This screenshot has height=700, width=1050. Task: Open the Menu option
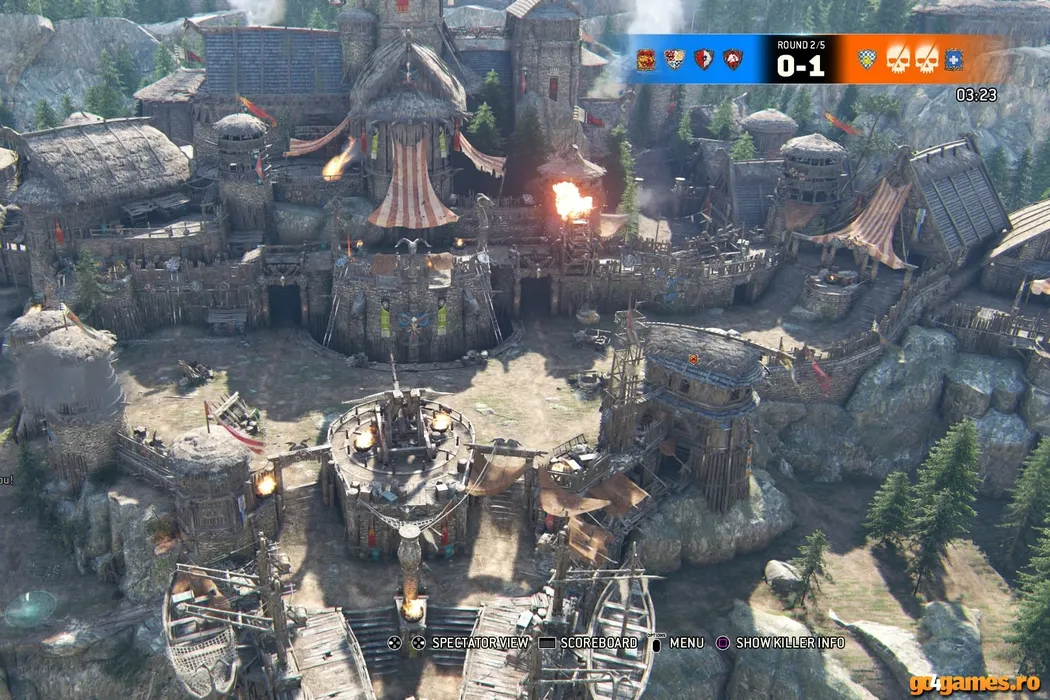click(x=678, y=643)
